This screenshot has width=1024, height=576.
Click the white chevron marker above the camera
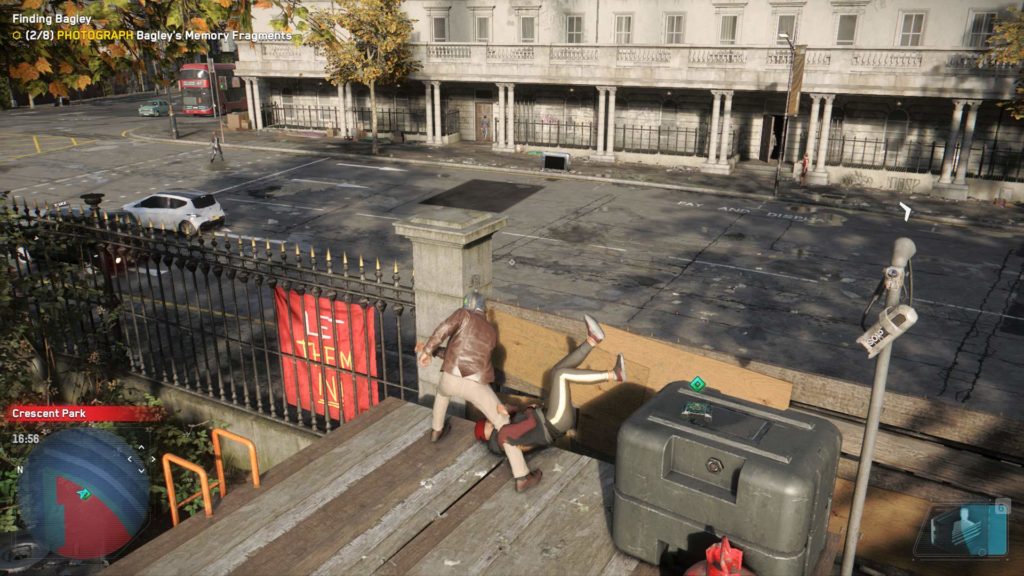[905, 211]
